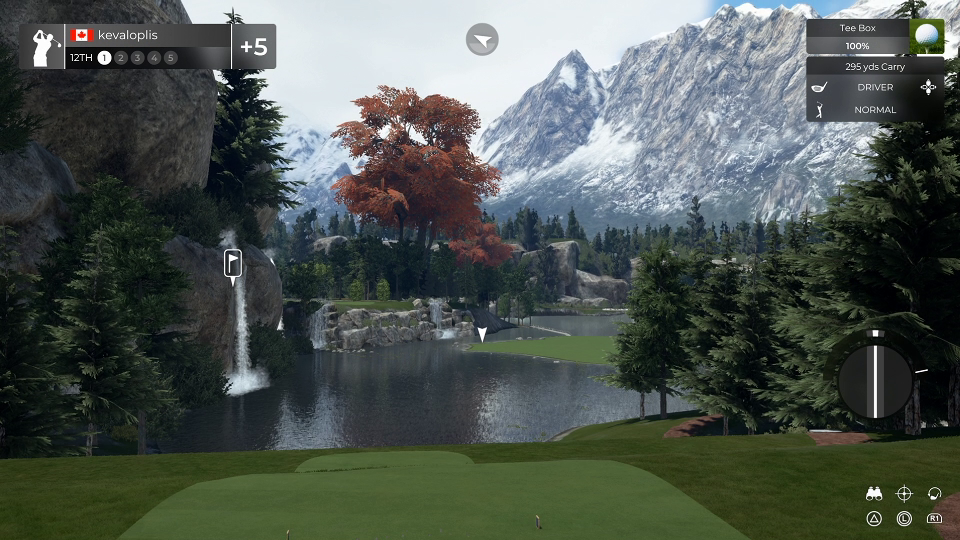
Task: Open the shot shaping diamond icon
Action: (930, 87)
